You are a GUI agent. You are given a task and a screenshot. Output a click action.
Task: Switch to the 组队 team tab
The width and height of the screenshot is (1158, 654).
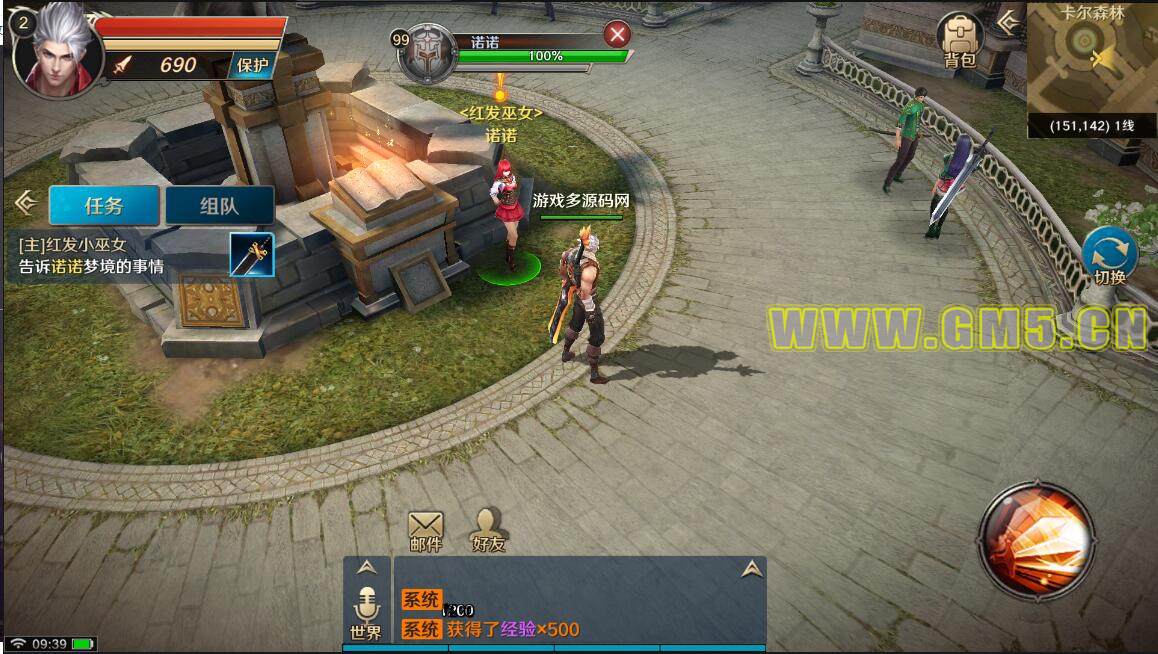[x=219, y=206]
